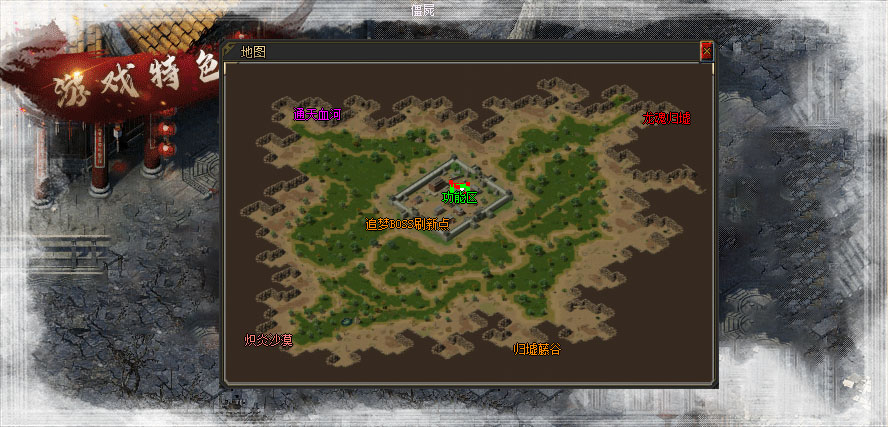Close the 地图 map window
The width and height of the screenshot is (888, 427).
(707, 51)
